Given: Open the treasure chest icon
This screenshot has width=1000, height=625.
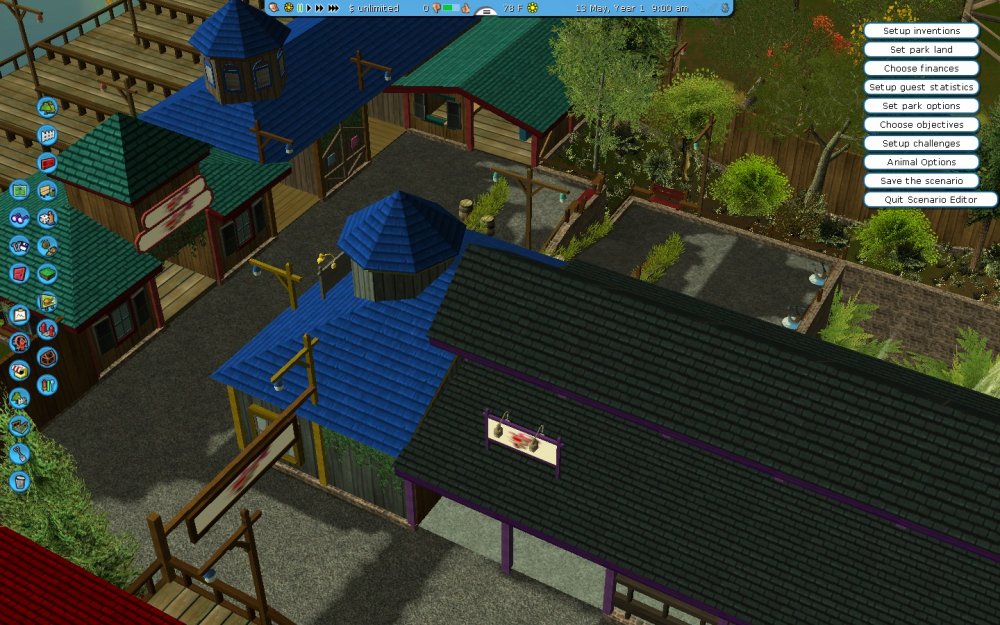Looking at the screenshot, I should pos(47,357).
